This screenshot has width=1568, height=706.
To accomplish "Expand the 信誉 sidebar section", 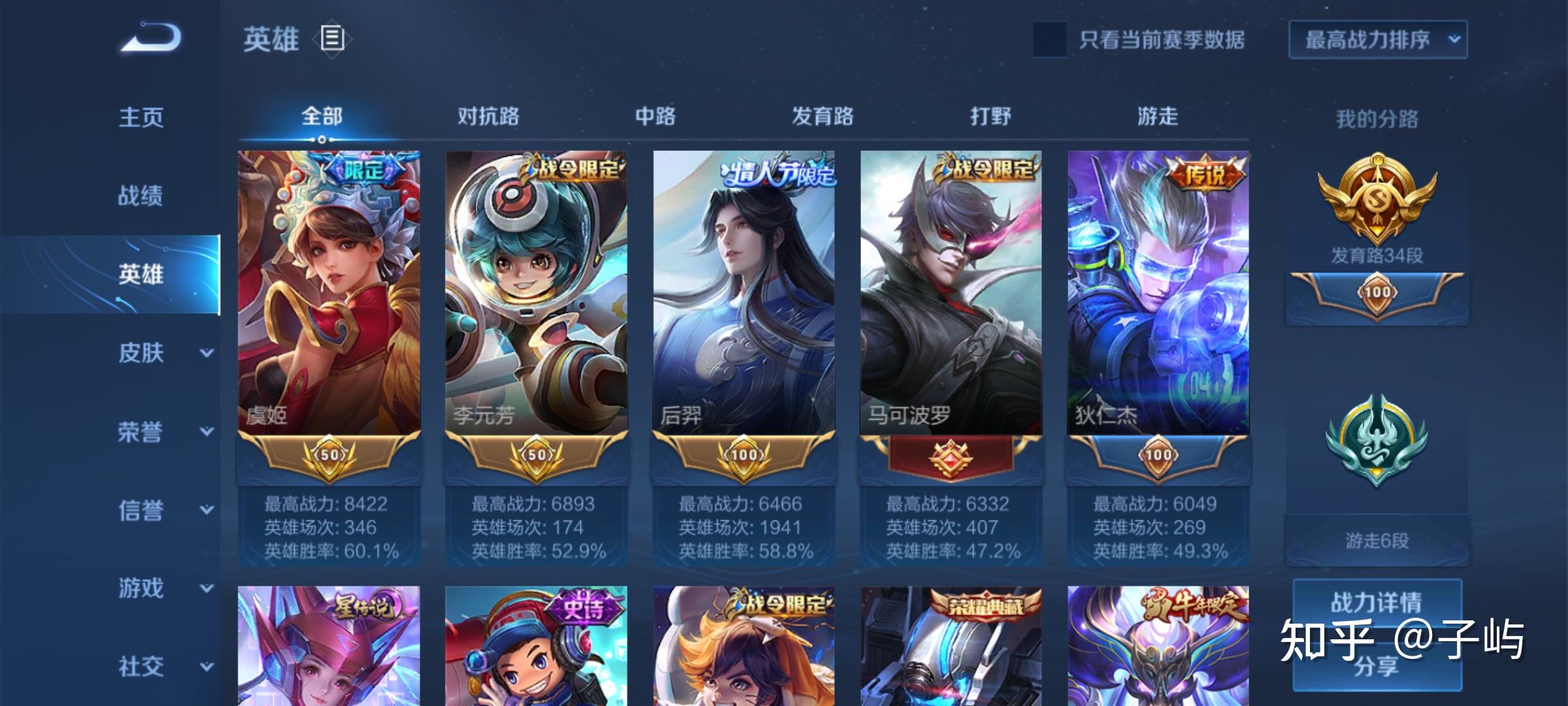I will point(163,510).
